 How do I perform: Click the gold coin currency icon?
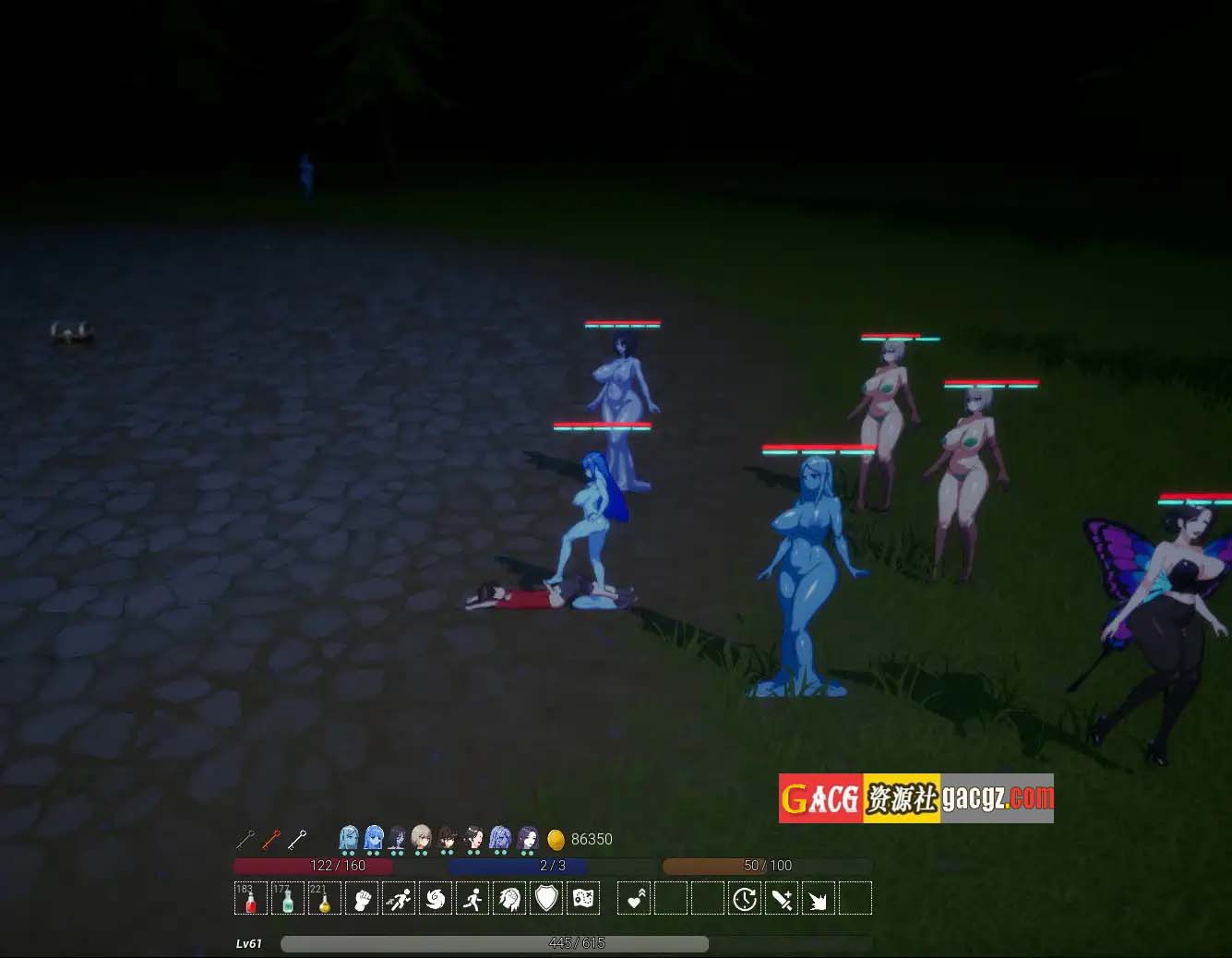pos(556,839)
